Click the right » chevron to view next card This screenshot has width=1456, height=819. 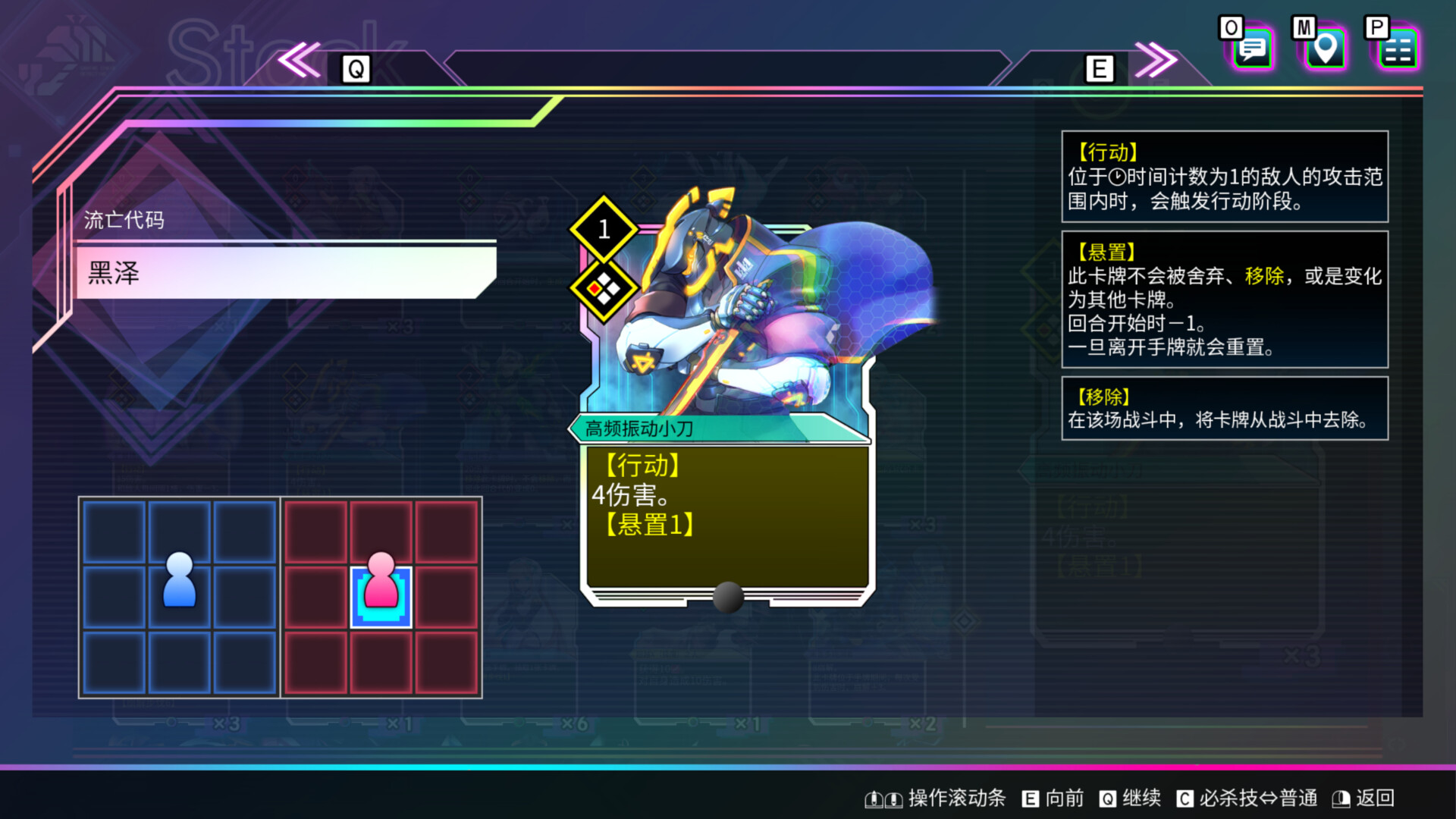click(x=1154, y=61)
